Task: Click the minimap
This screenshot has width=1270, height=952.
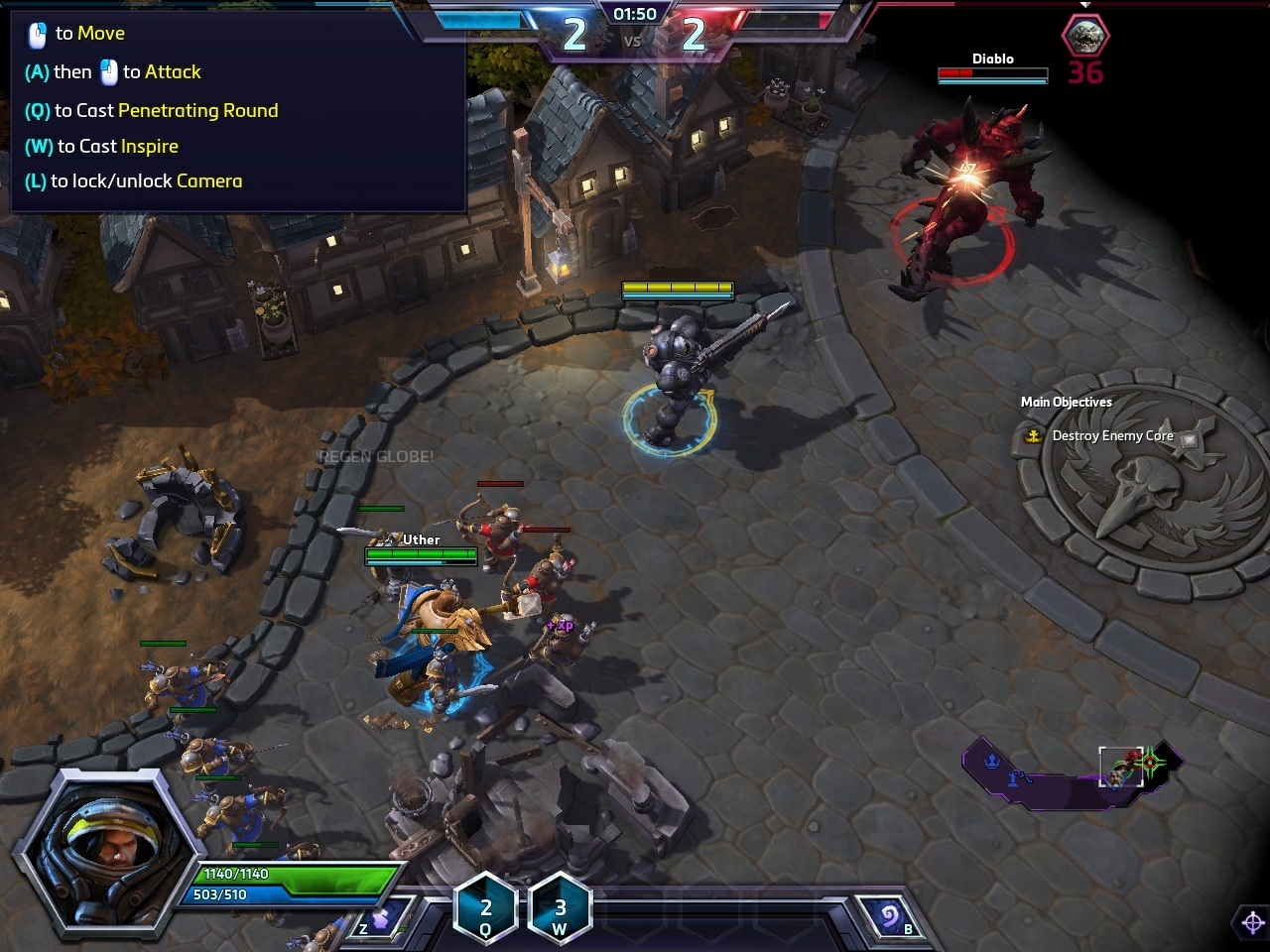Action: coord(1073,773)
